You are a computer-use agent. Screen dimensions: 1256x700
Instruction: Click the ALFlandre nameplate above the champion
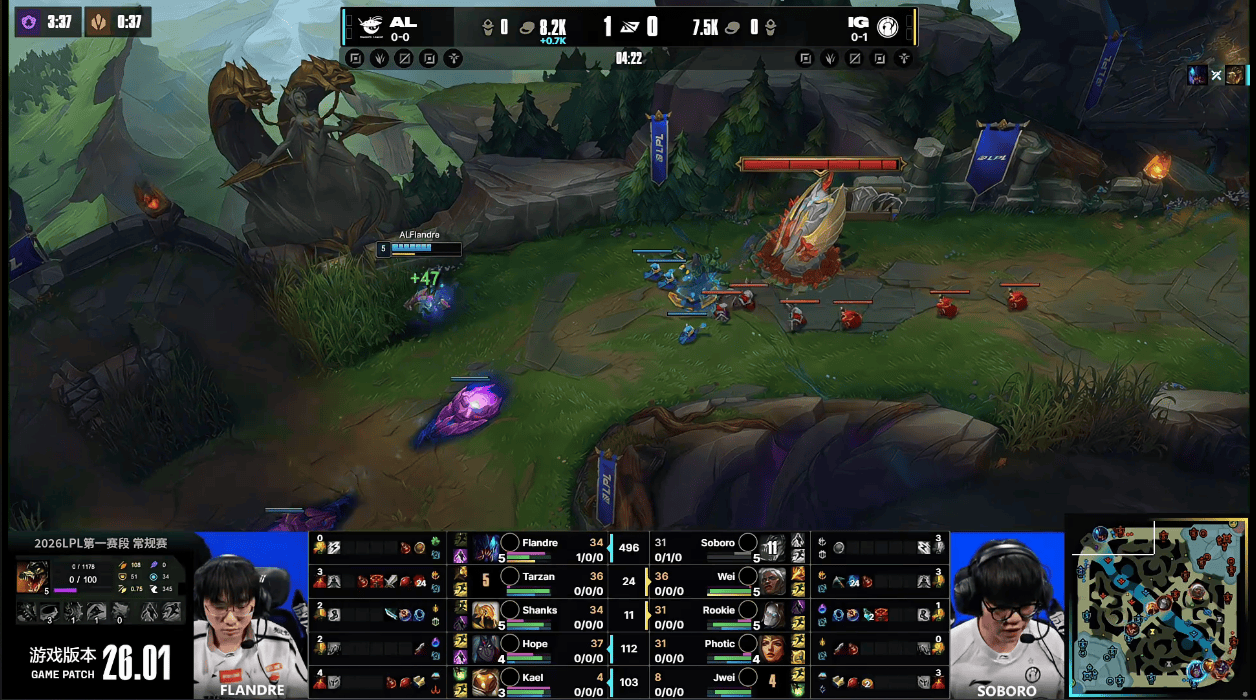420,235
